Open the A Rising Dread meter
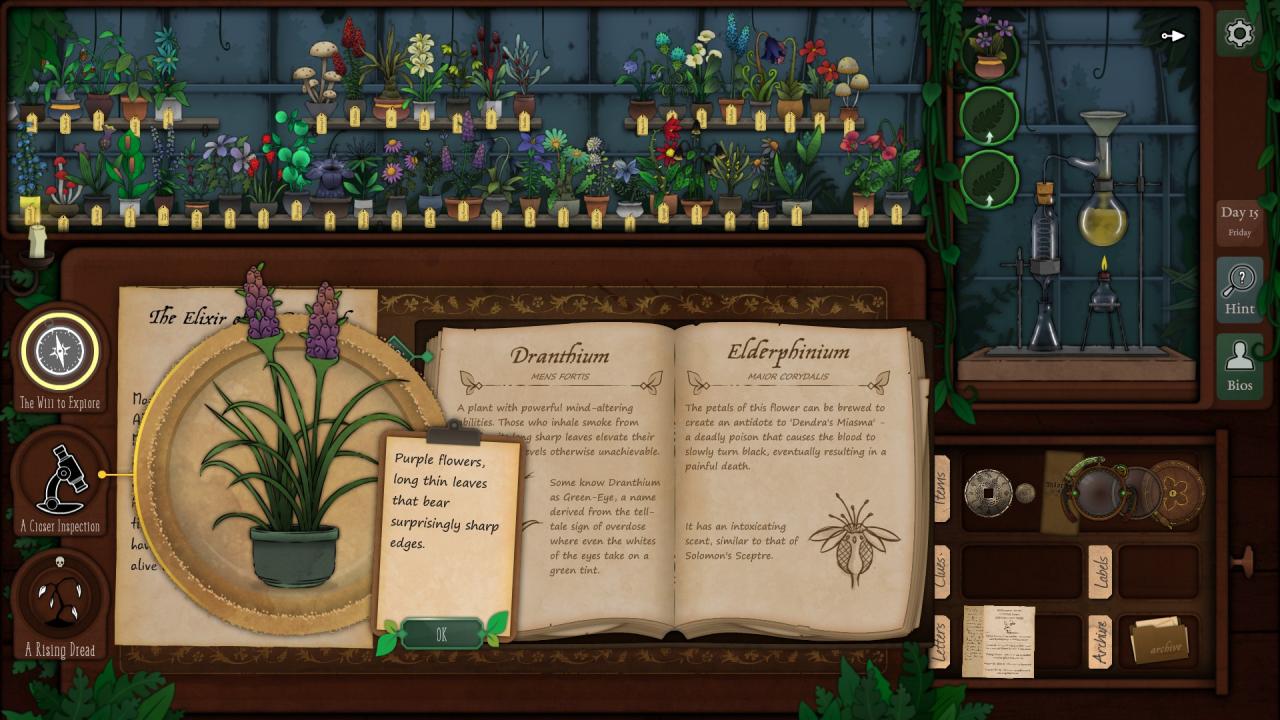Viewport: 1280px width, 720px height. tap(60, 598)
